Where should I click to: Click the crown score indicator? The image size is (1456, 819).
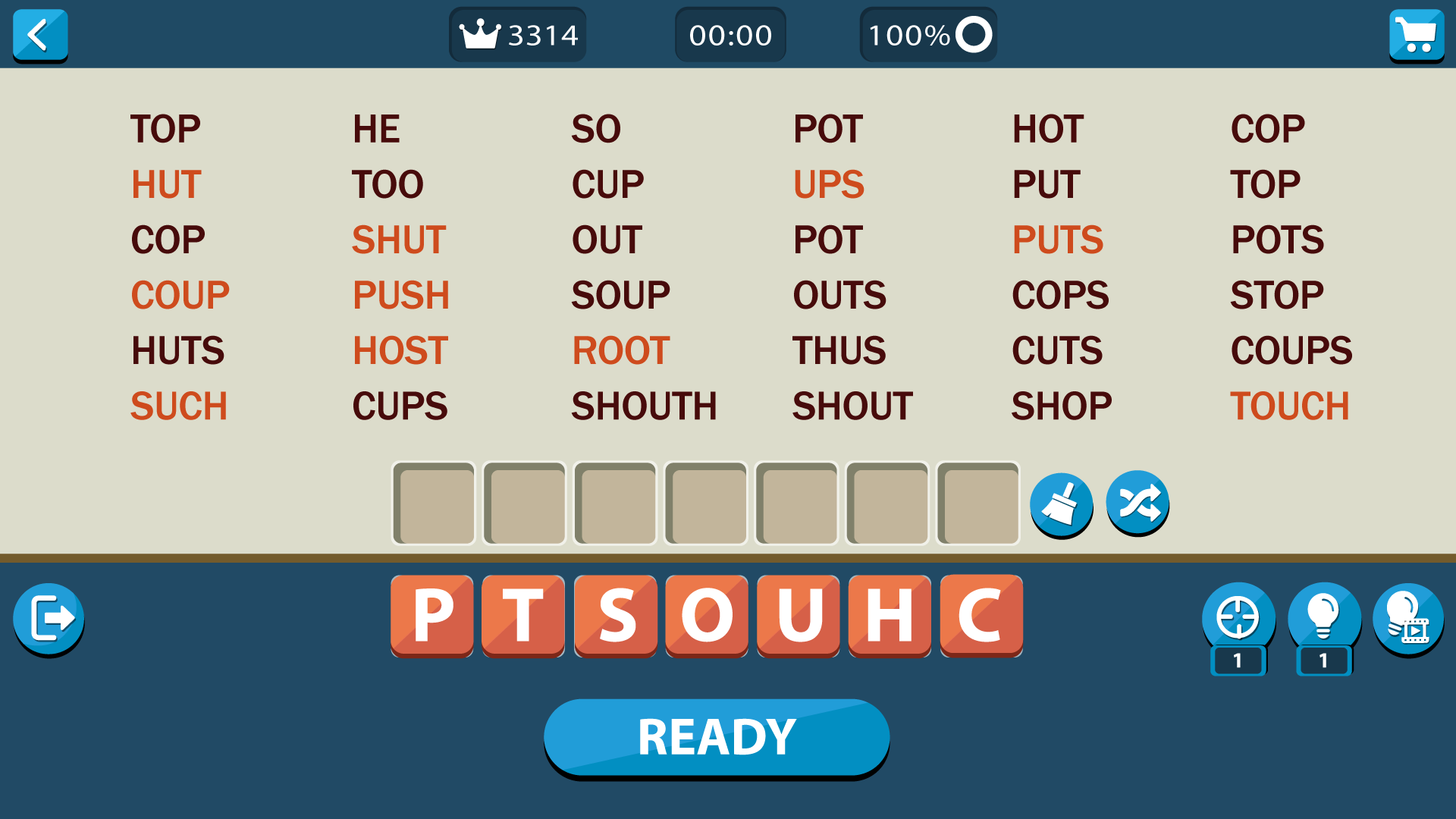click(x=517, y=34)
